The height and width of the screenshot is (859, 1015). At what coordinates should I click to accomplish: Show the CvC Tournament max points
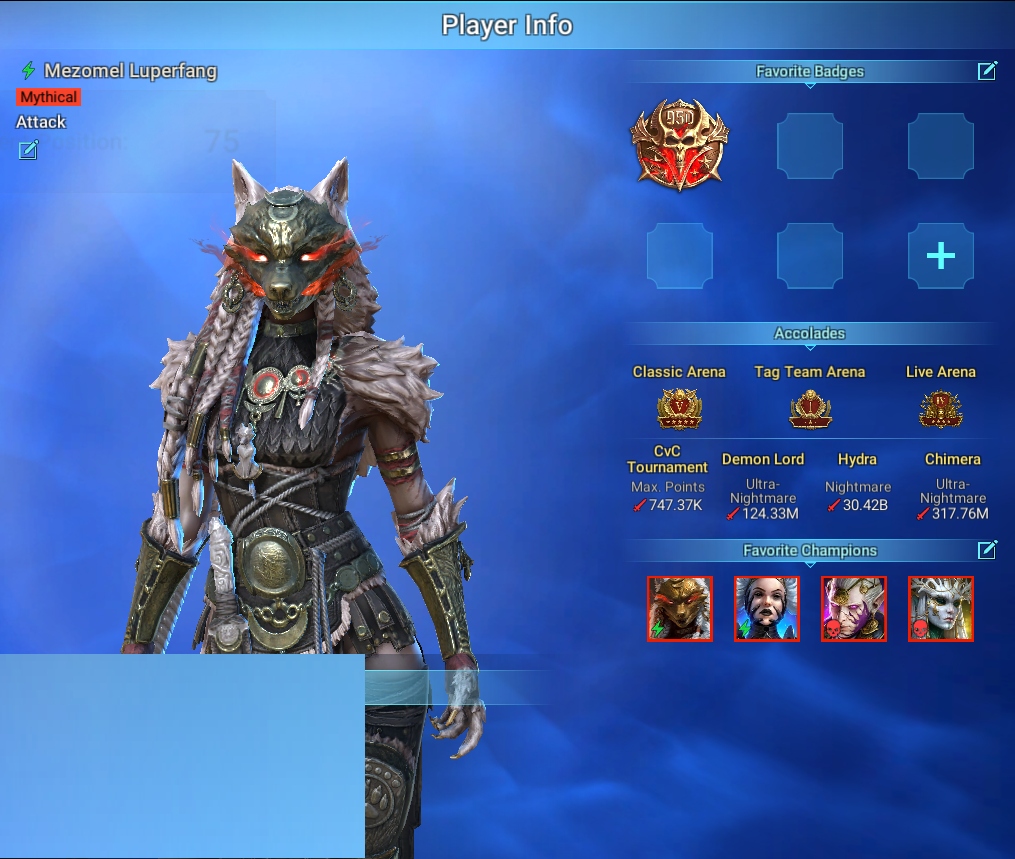pos(667,505)
